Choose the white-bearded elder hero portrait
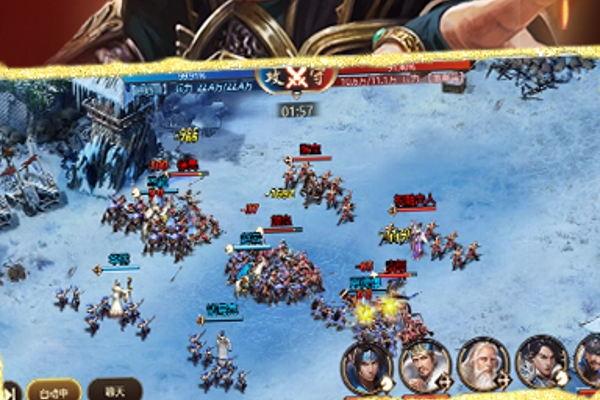600x400 pixels. (x=483, y=364)
